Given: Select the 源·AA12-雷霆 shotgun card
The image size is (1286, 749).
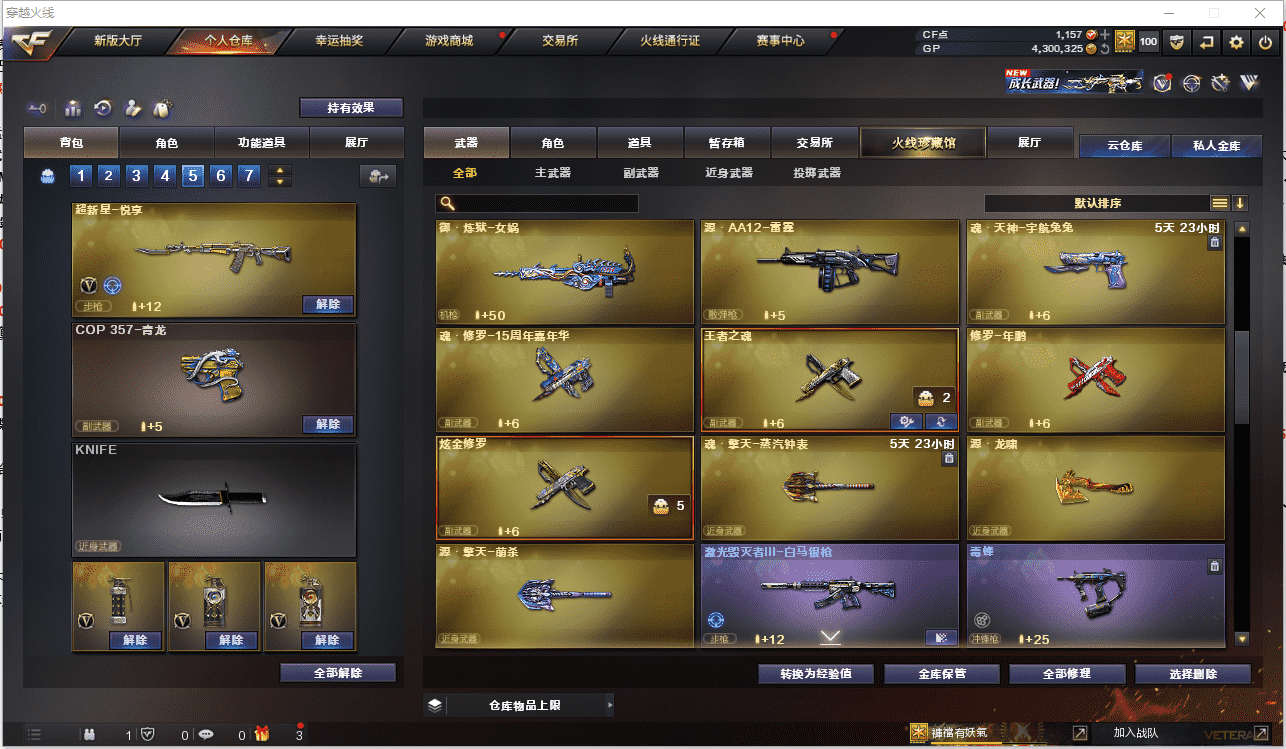Looking at the screenshot, I should tap(829, 271).
